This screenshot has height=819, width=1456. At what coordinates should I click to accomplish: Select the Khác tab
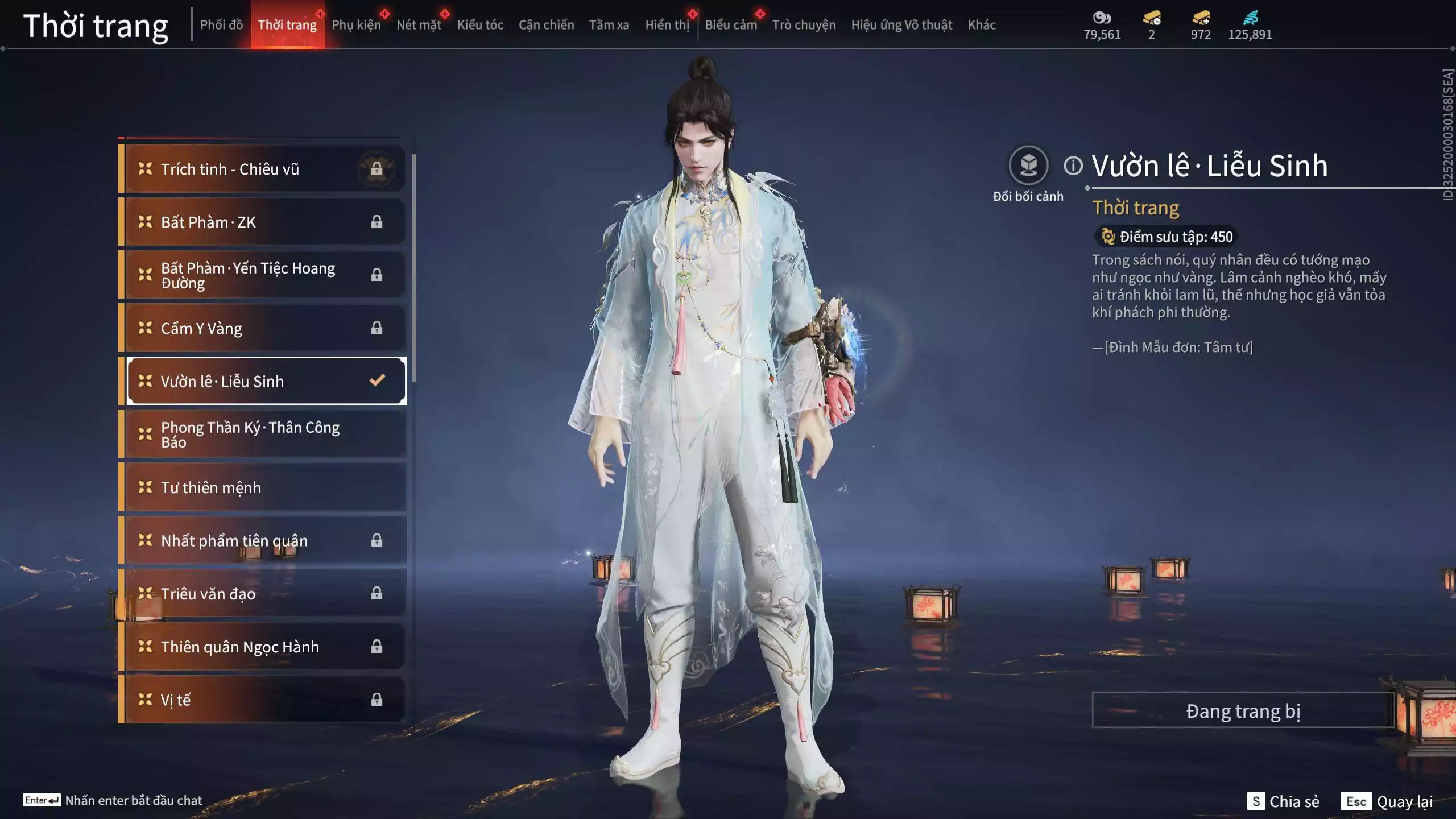pos(982,25)
